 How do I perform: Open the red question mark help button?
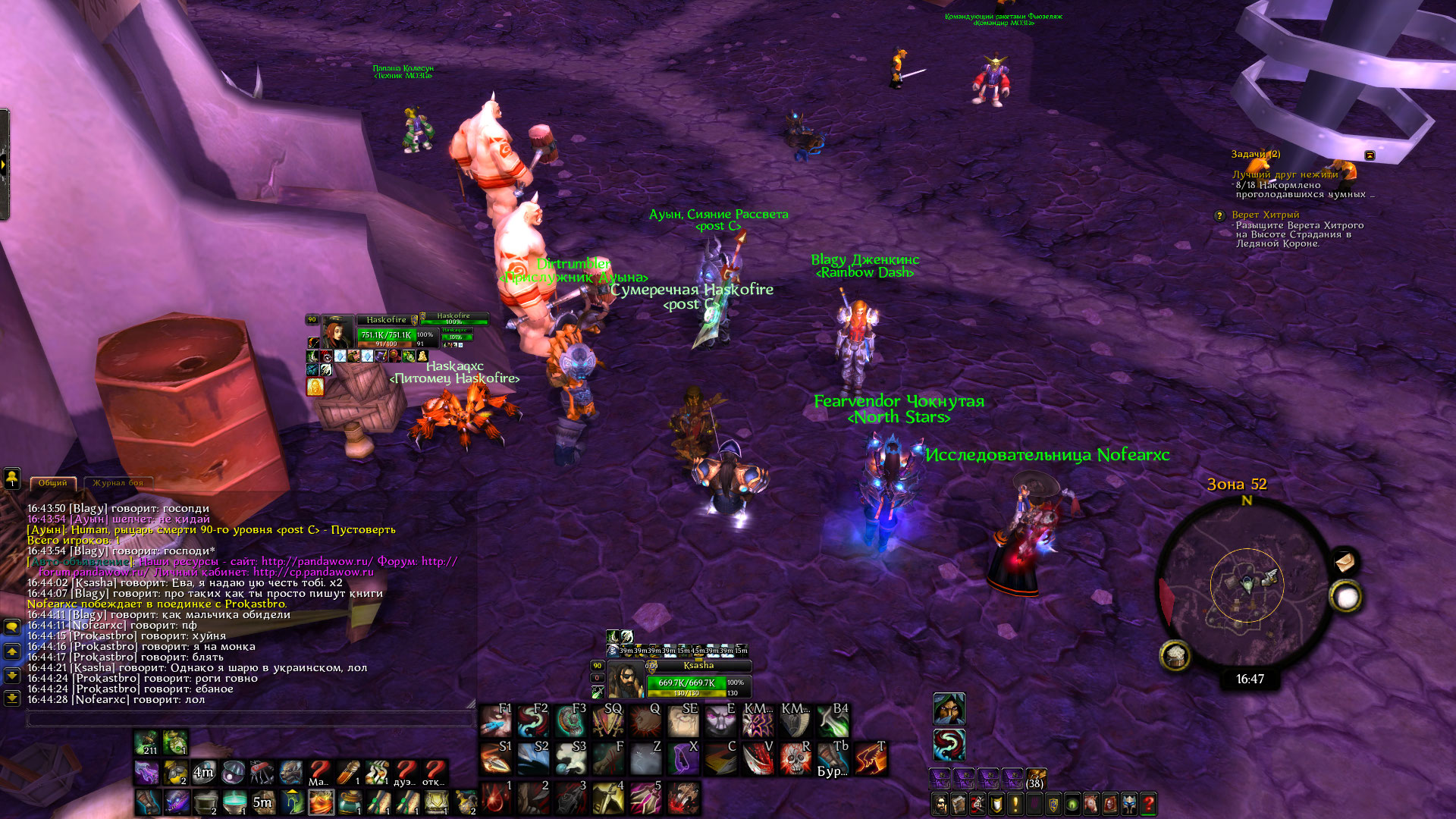pyautogui.click(x=1149, y=804)
